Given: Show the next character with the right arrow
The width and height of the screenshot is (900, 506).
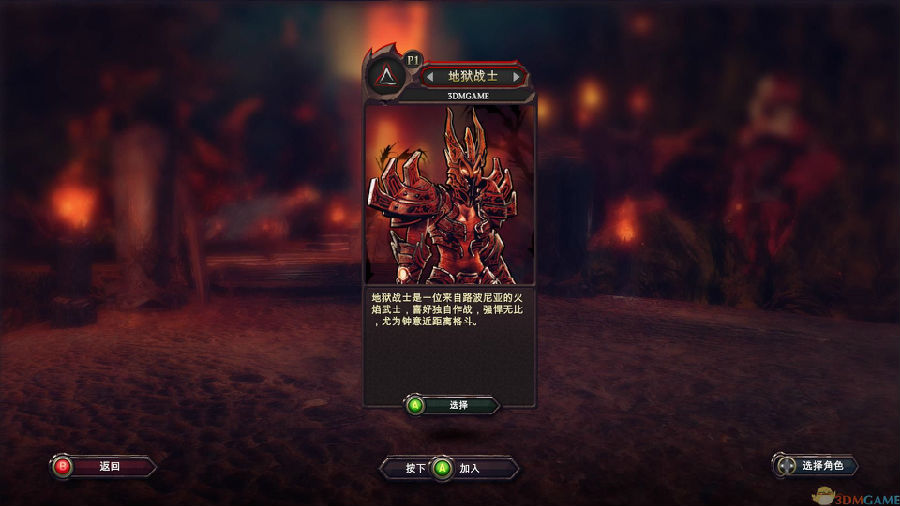Looking at the screenshot, I should (516, 76).
